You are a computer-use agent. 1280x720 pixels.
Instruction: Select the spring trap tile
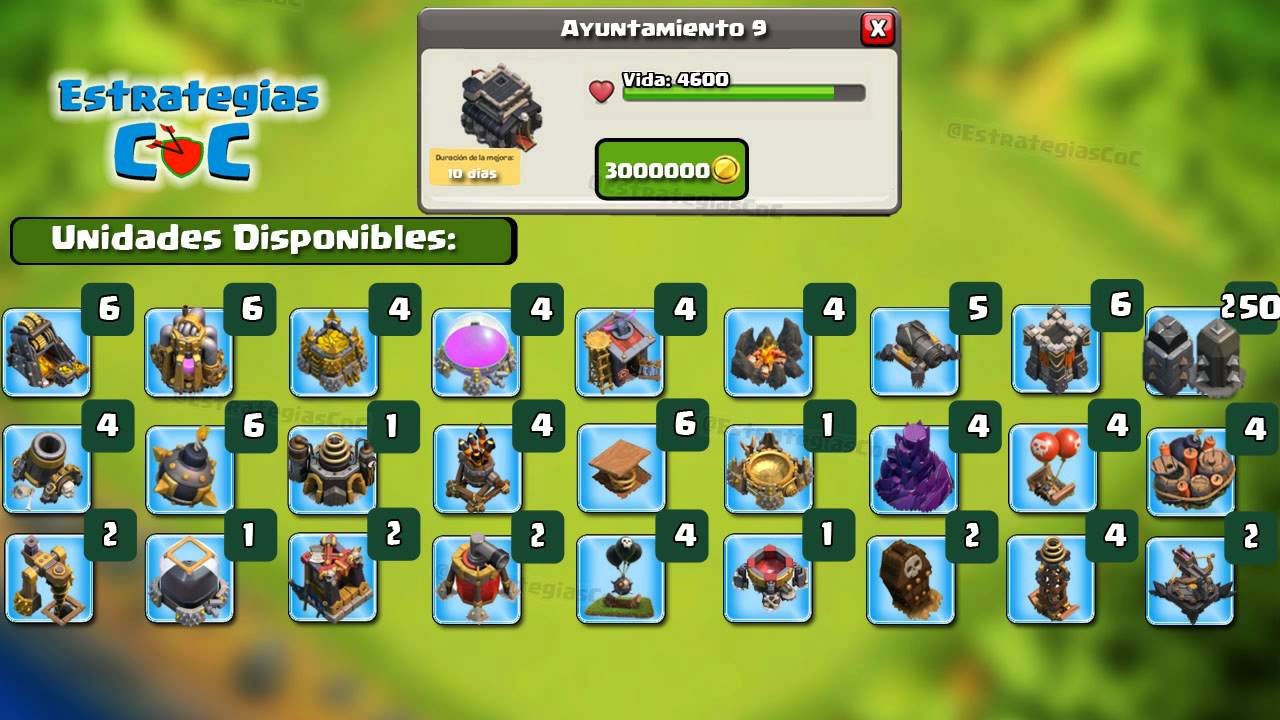pyautogui.click(x=621, y=468)
